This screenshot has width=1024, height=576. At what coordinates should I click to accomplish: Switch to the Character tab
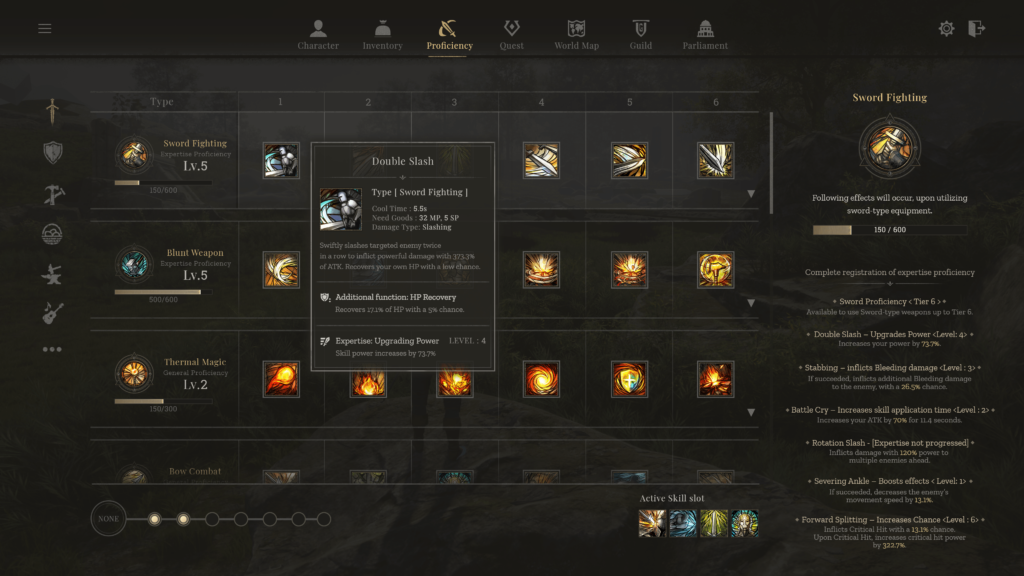(x=318, y=34)
